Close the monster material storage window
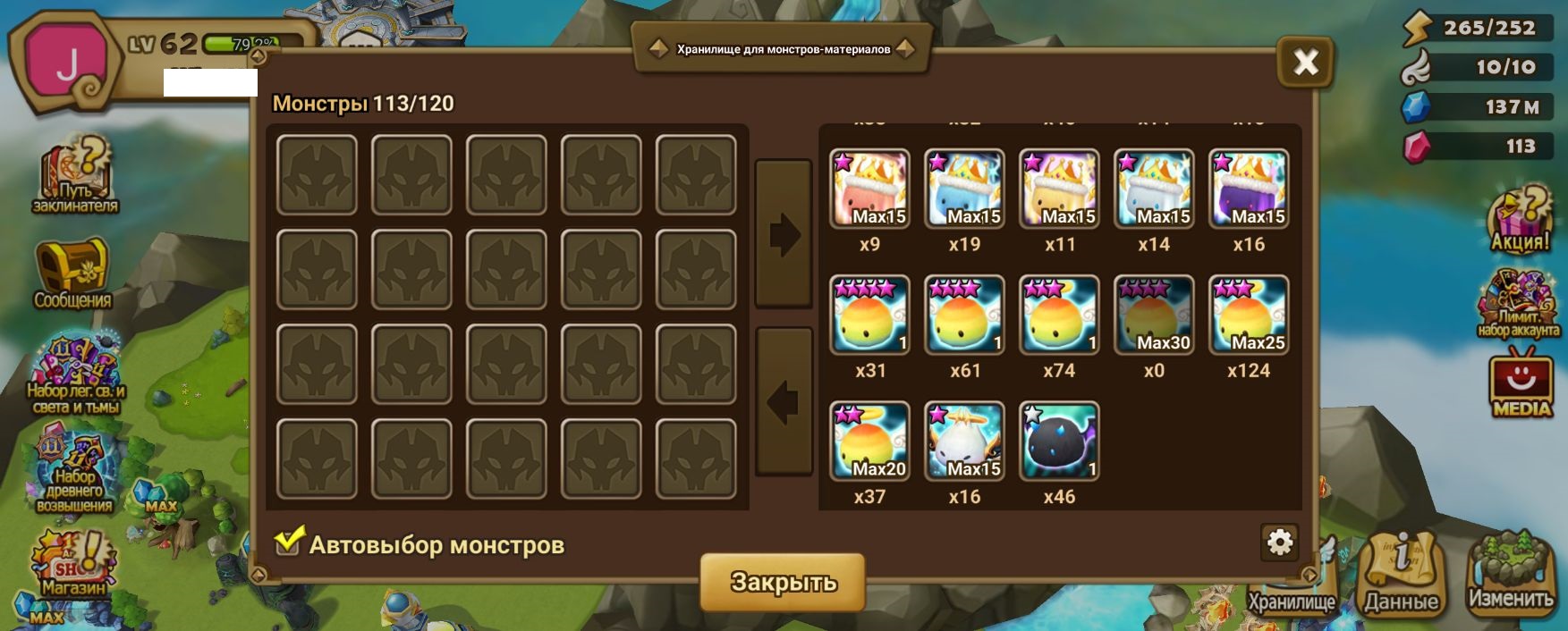 tap(1305, 62)
